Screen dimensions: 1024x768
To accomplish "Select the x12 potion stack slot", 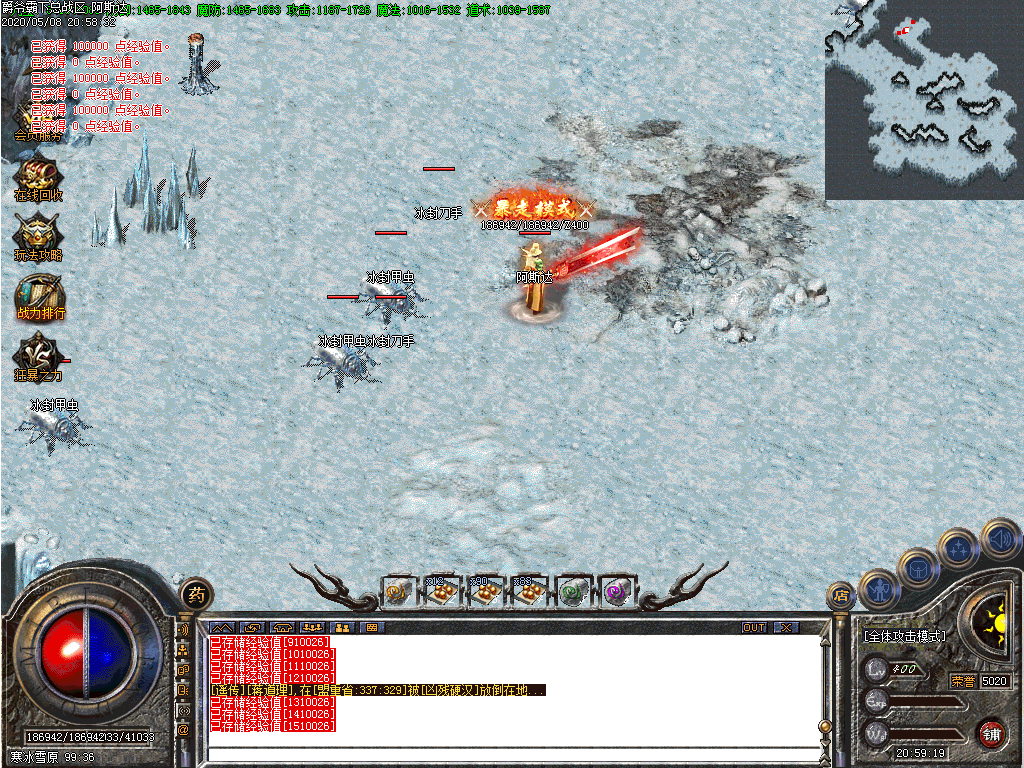I will pyautogui.click(x=443, y=593).
